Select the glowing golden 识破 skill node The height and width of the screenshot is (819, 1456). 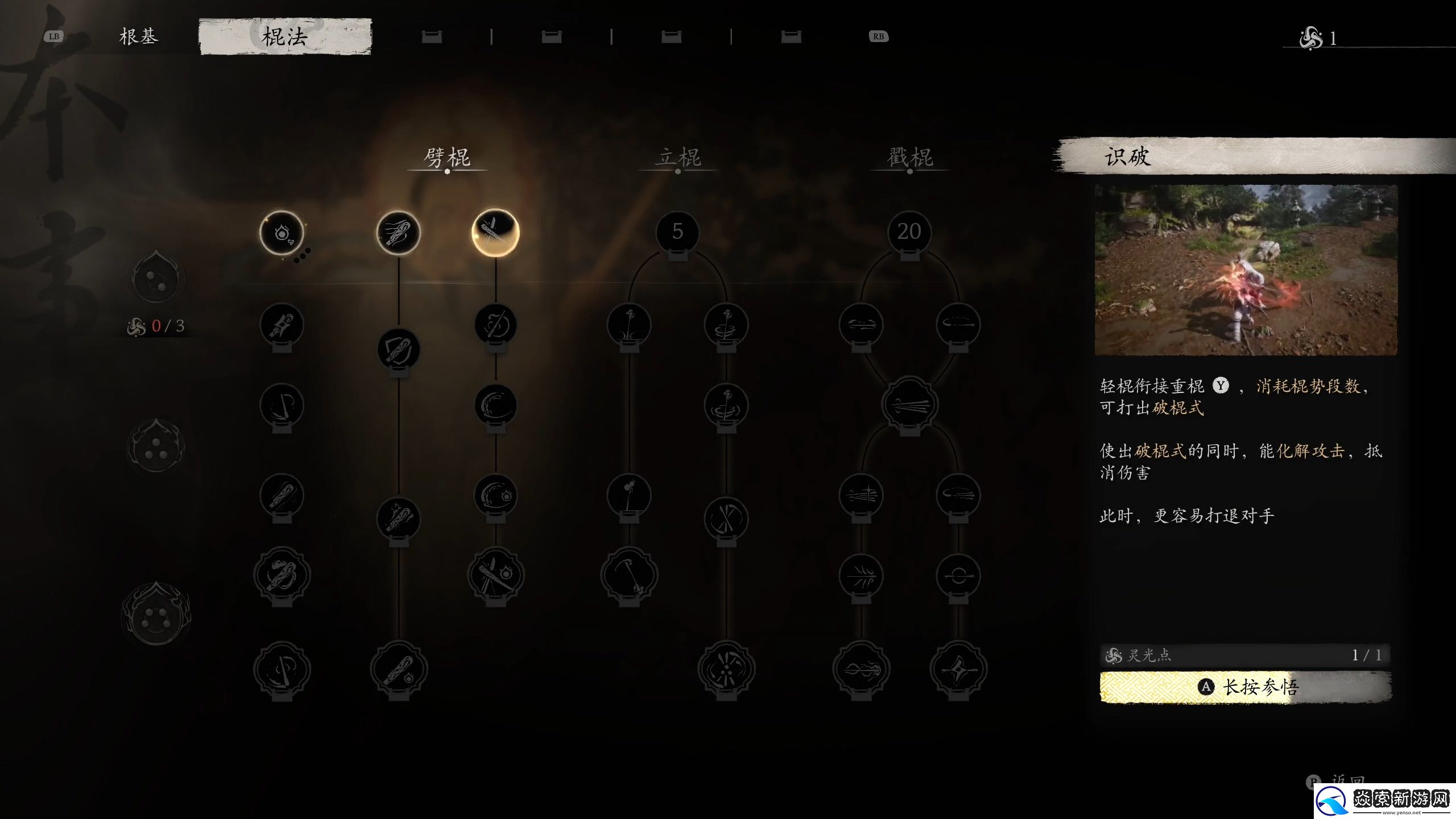tap(495, 233)
